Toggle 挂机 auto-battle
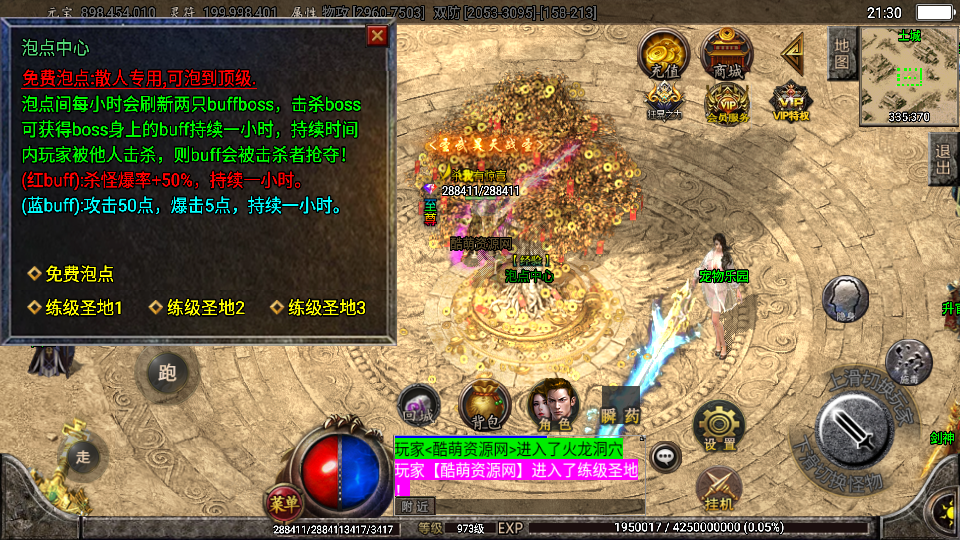This screenshot has height=540, width=960. 718,488
